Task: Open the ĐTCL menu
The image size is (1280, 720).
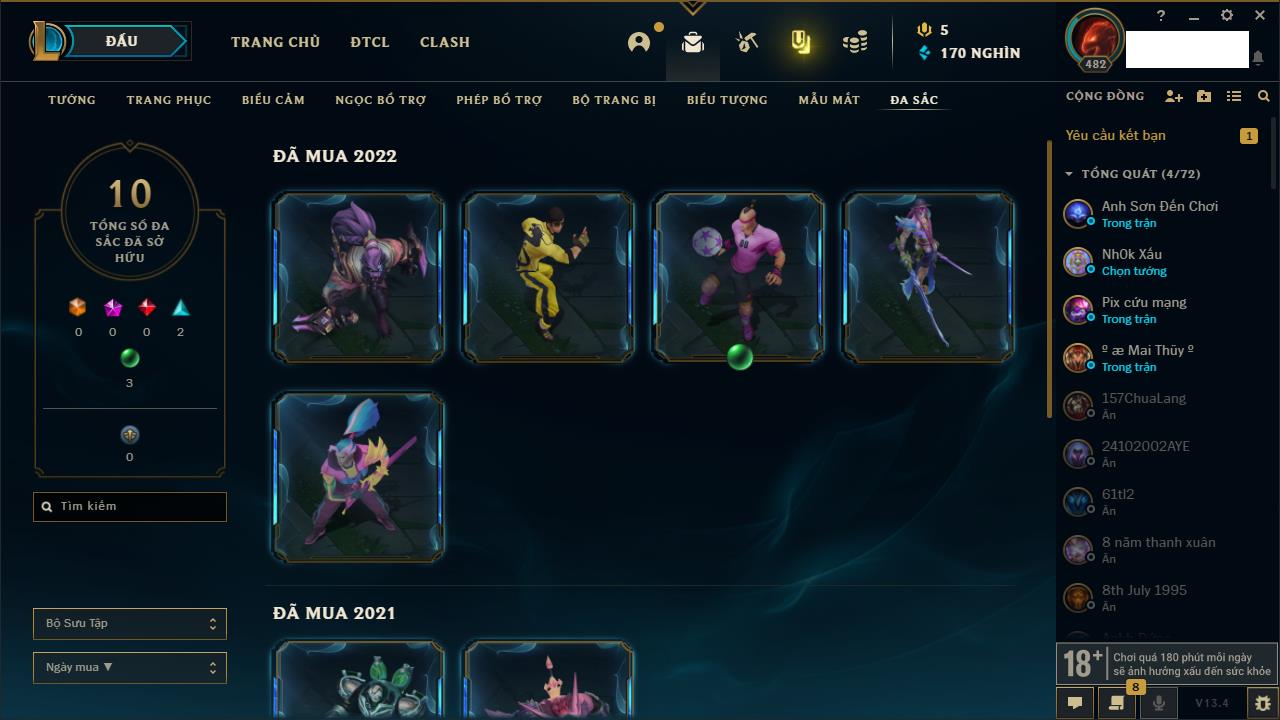Action: 370,42
